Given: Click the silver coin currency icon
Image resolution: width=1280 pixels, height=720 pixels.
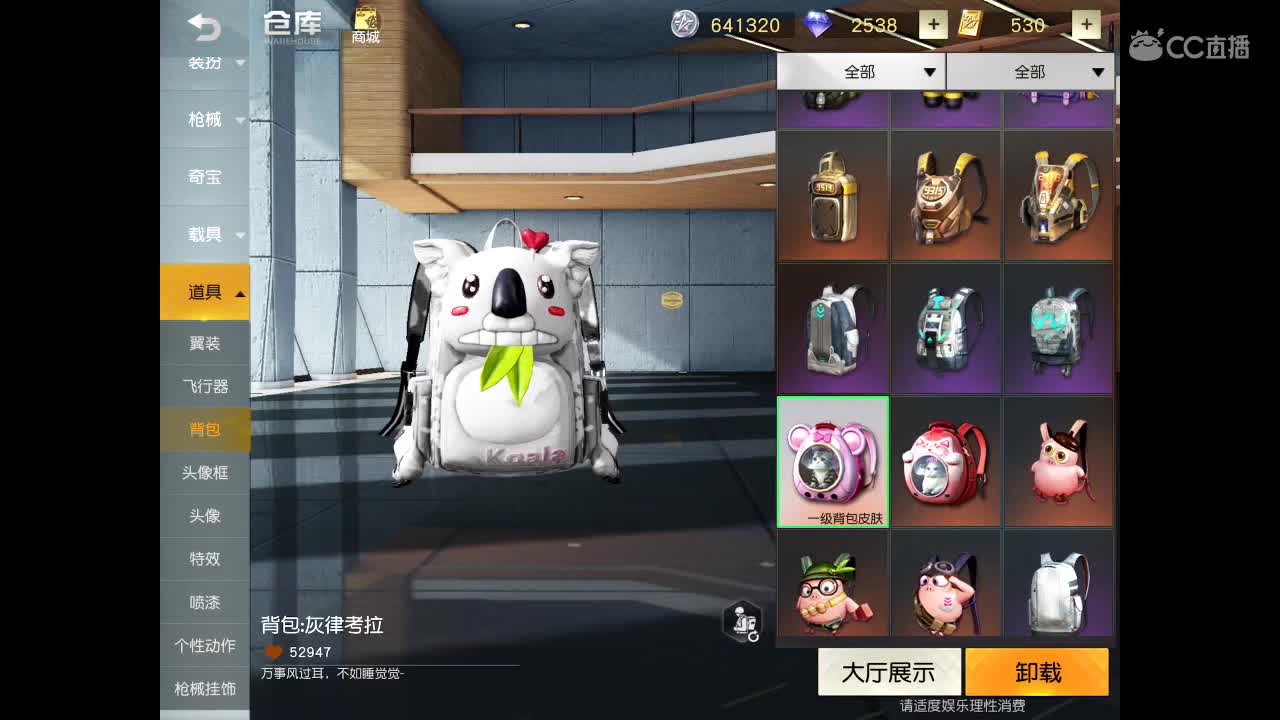Looking at the screenshot, I should coord(685,25).
